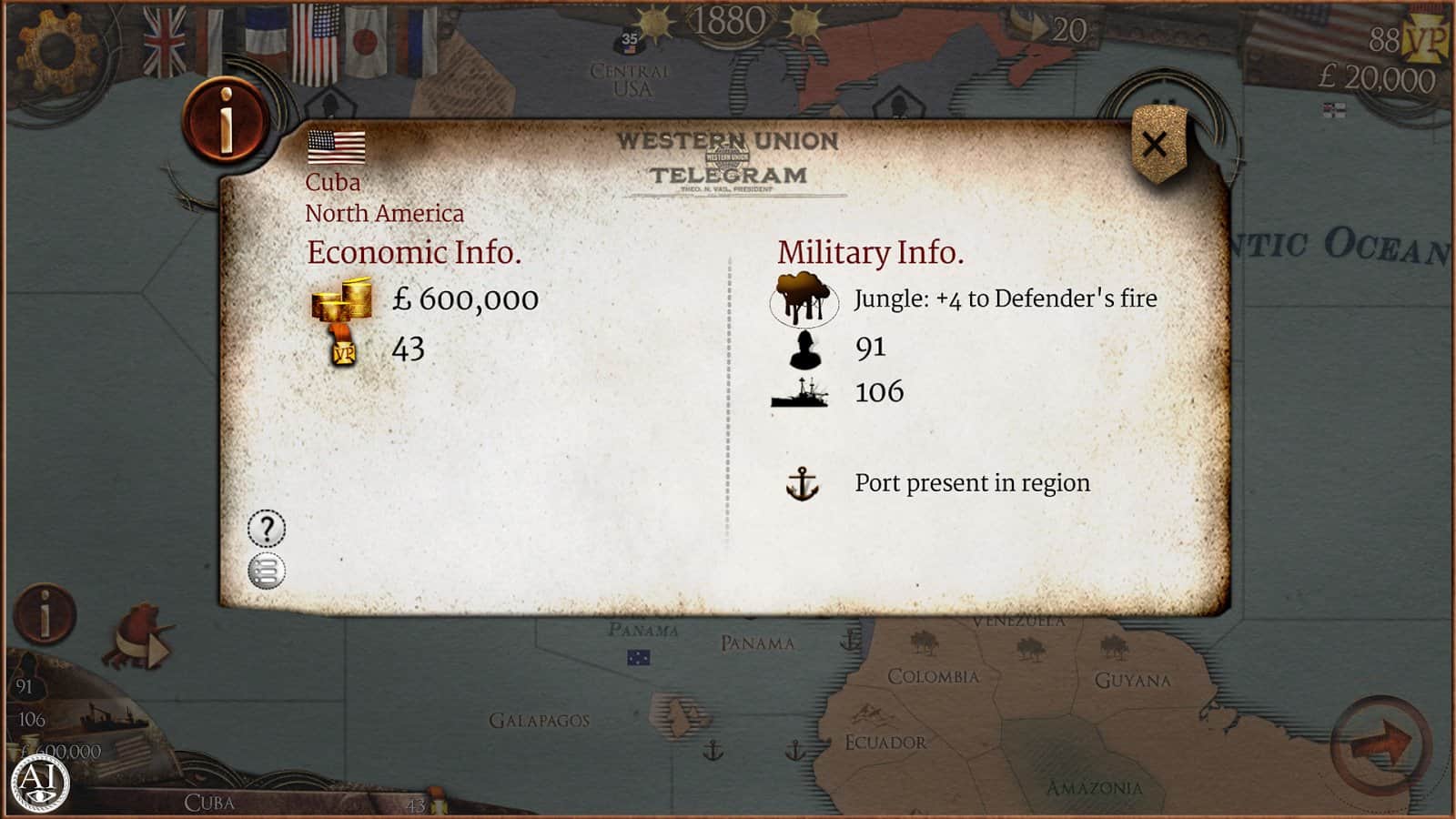Screen dimensions: 1456x819
Task: Open the help question mark button
Action: pos(267,529)
